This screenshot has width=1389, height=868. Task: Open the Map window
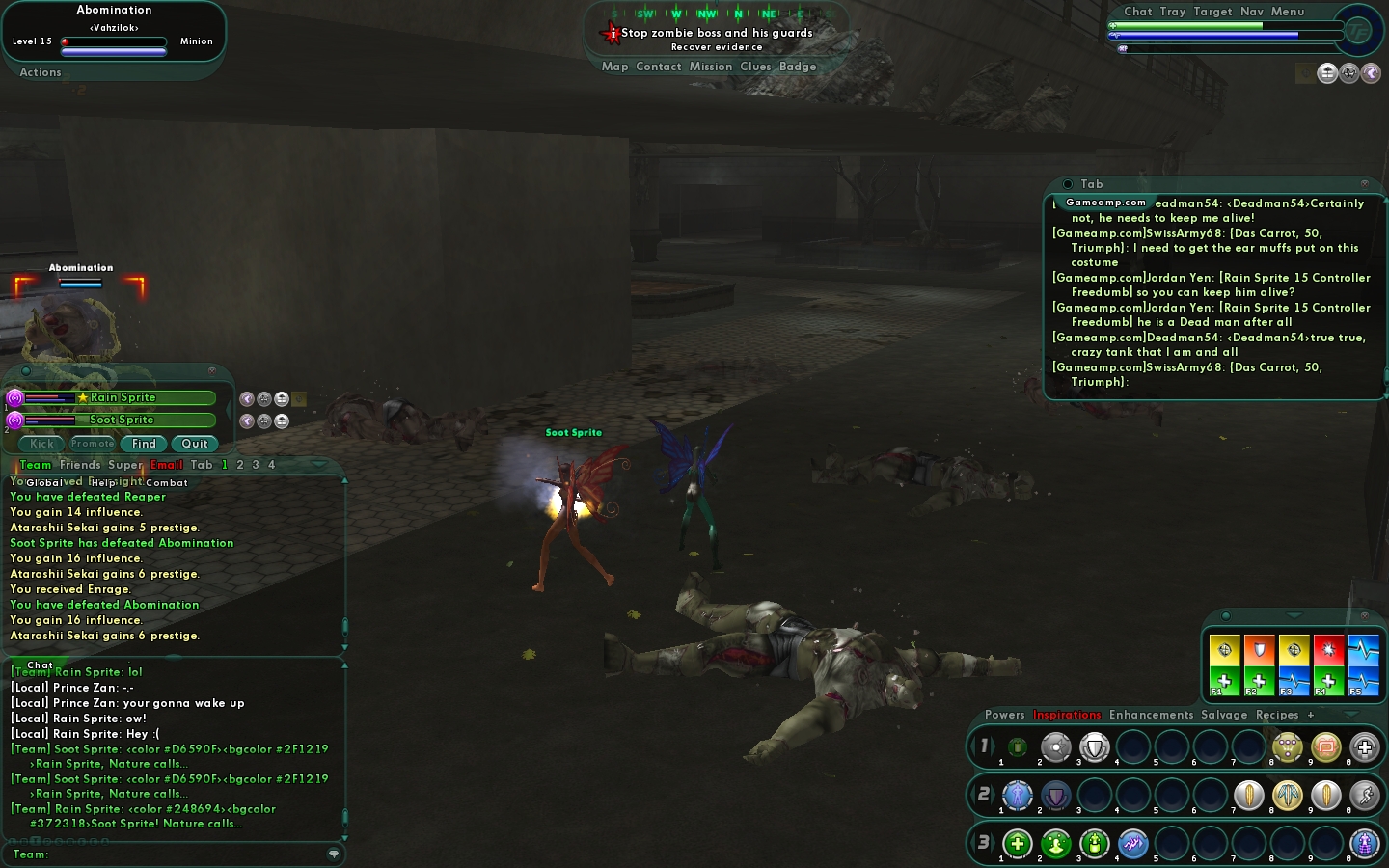[614, 67]
